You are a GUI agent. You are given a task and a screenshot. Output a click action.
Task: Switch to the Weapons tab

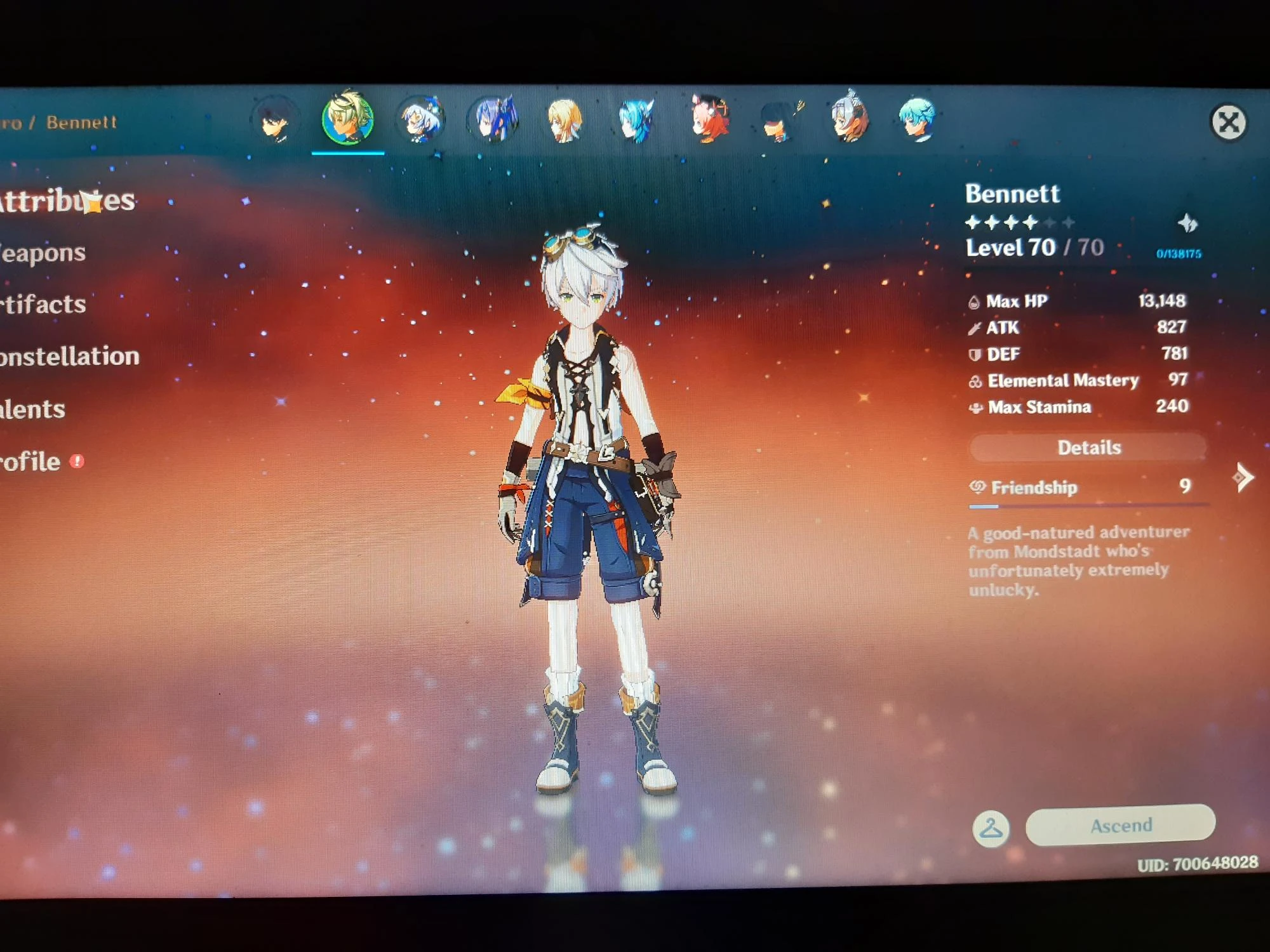(x=38, y=251)
